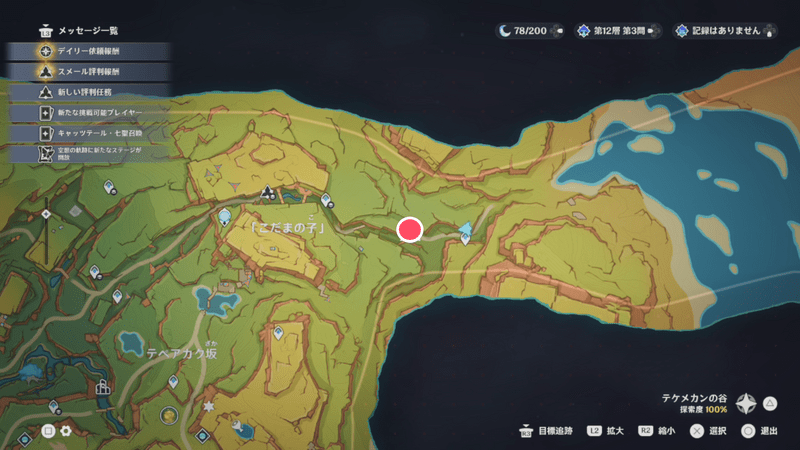Select the reputation emblem marker above こだまの子
Viewport: 800px width, 450px height.
click(267, 192)
